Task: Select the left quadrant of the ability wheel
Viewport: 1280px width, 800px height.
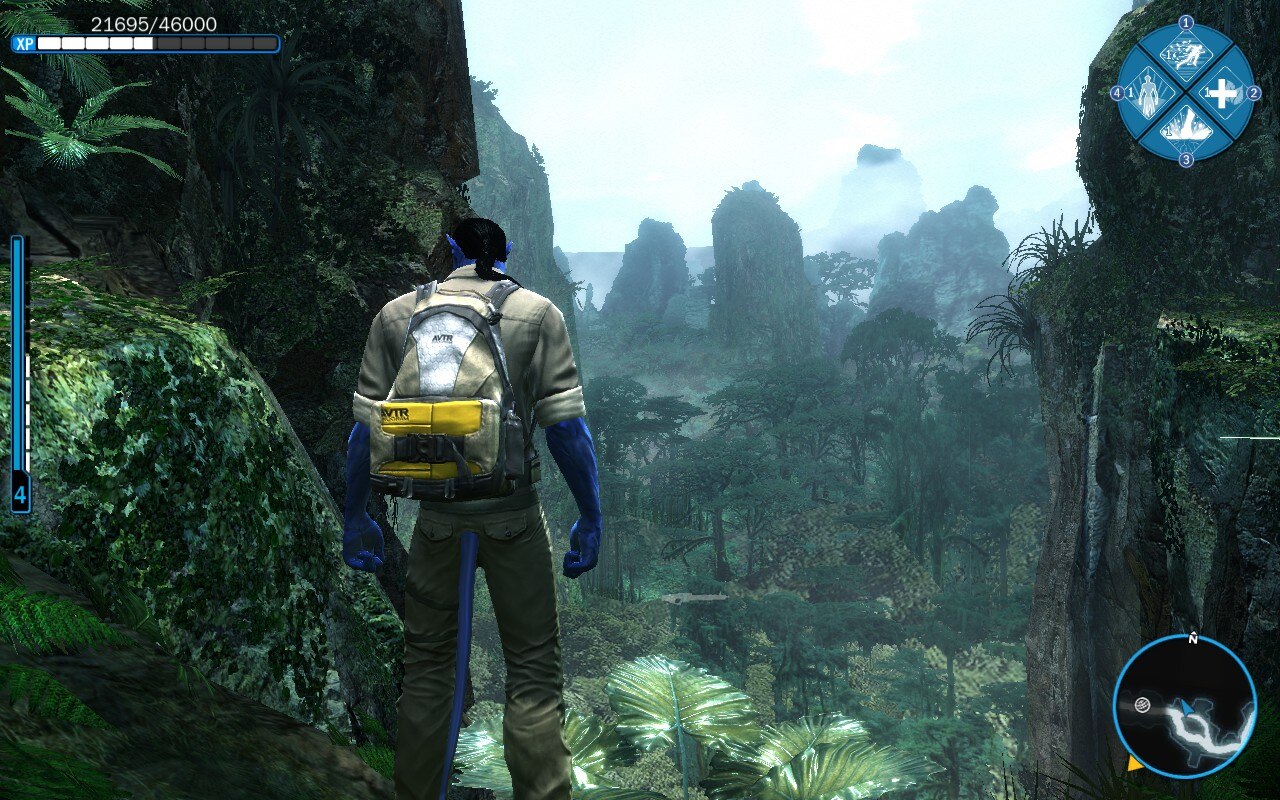Action: tap(1150, 92)
